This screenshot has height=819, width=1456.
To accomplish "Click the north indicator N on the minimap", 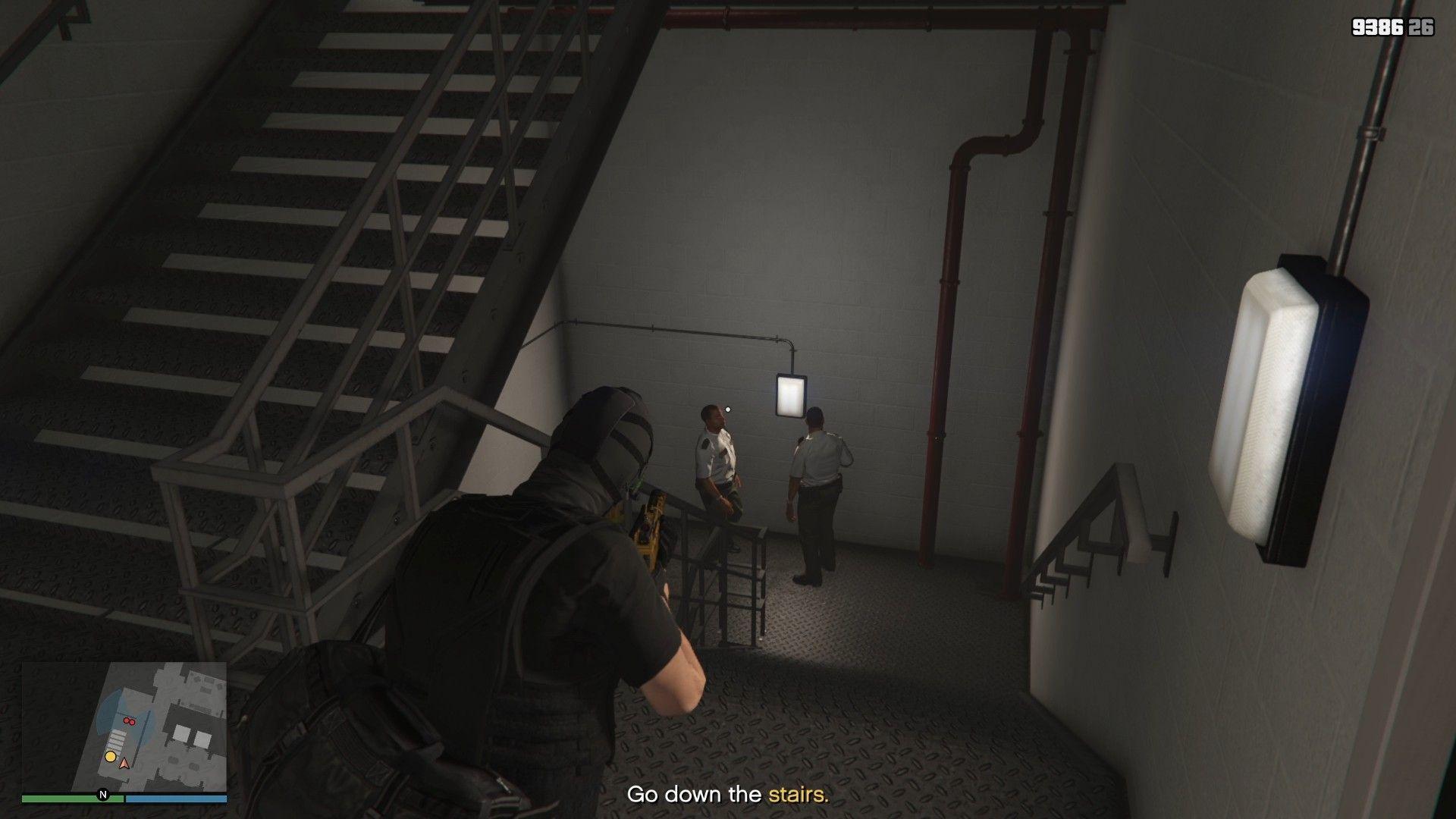I will [x=102, y=794].
